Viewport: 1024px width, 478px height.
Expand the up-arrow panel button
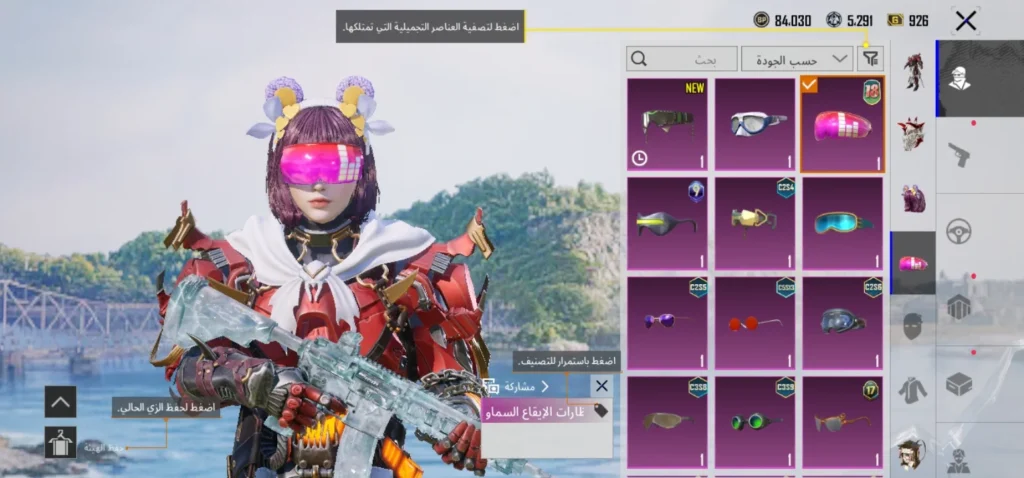point(60,401)
